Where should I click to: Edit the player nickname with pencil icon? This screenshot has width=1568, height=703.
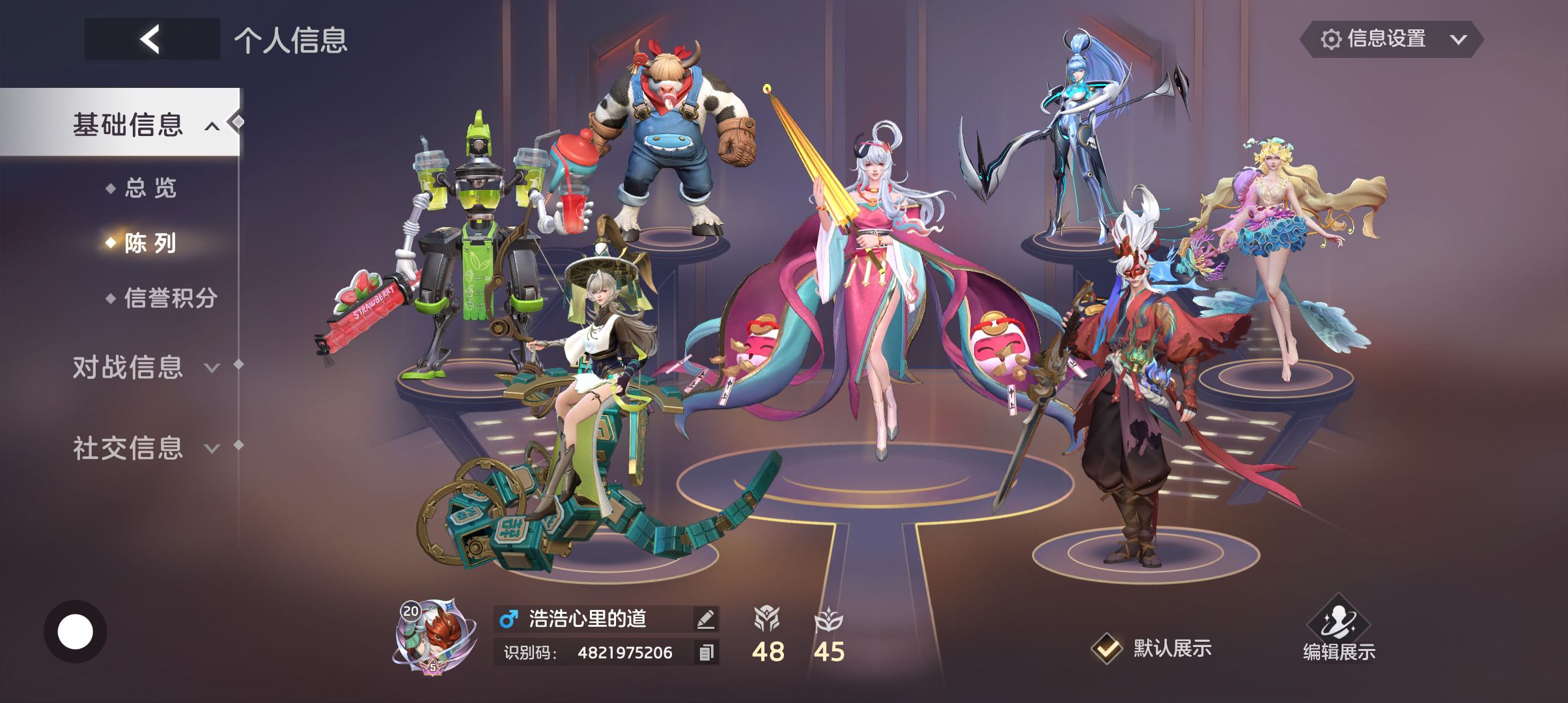coord(705,619)
